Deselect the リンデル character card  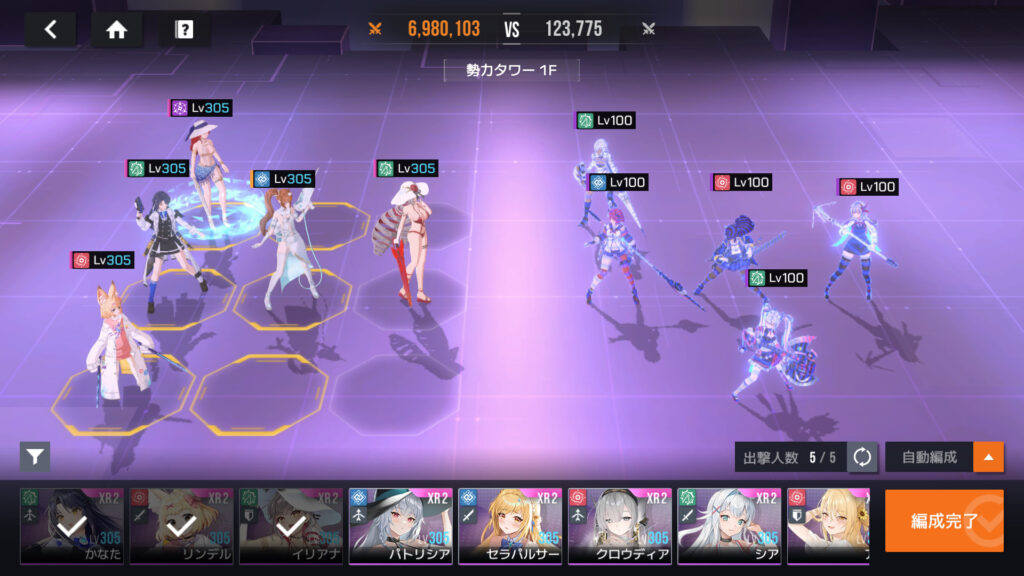[x=181, y=526]
